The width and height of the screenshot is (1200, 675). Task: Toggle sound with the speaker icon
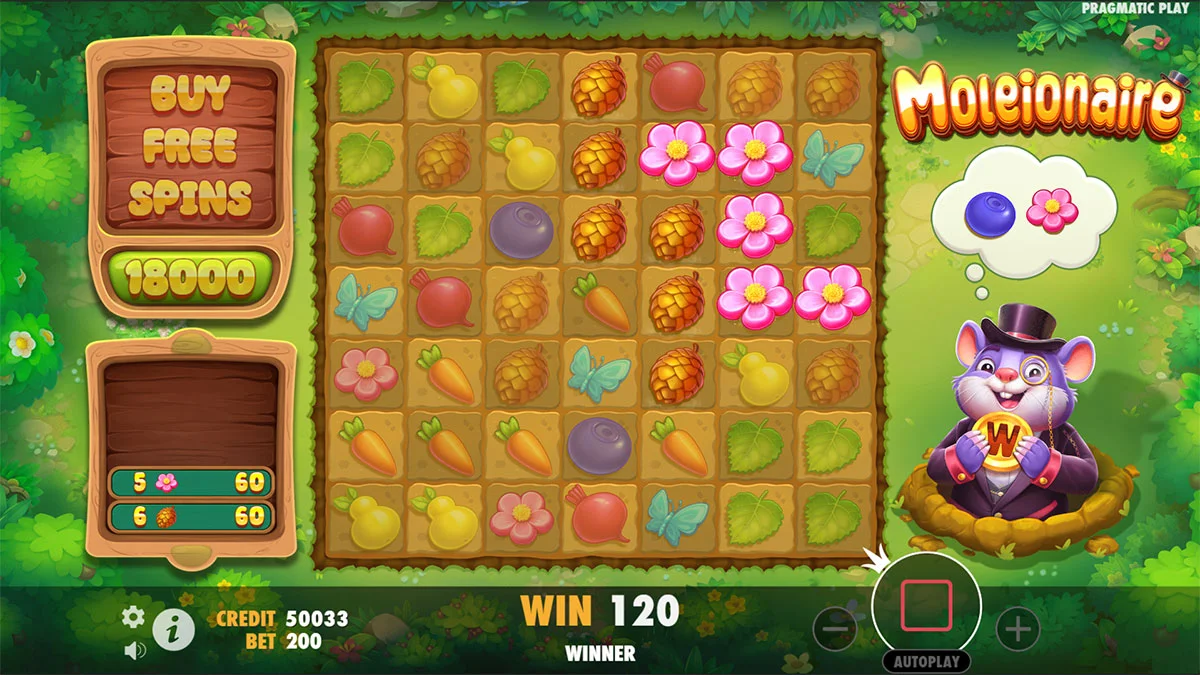132,650
